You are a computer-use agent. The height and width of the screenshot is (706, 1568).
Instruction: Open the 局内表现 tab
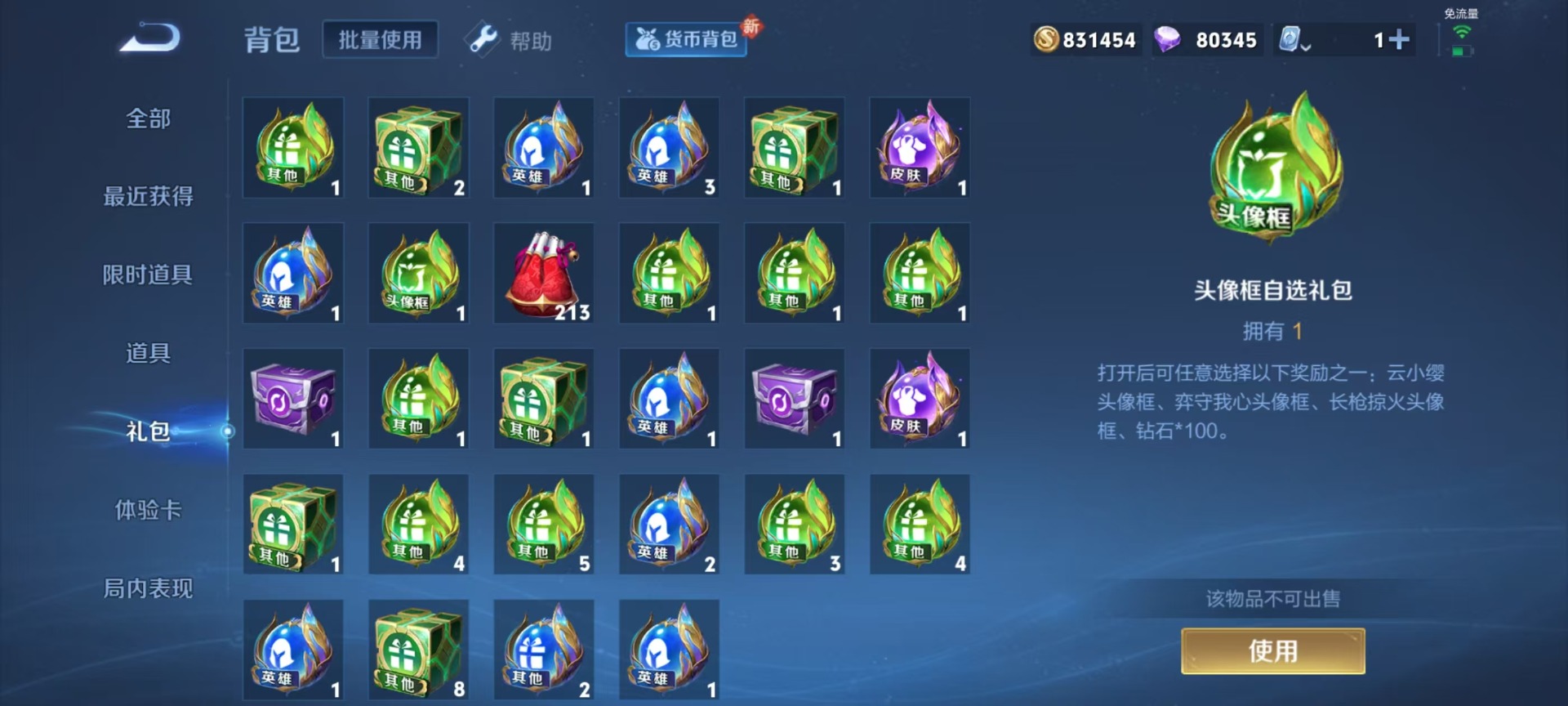[148, 588]
